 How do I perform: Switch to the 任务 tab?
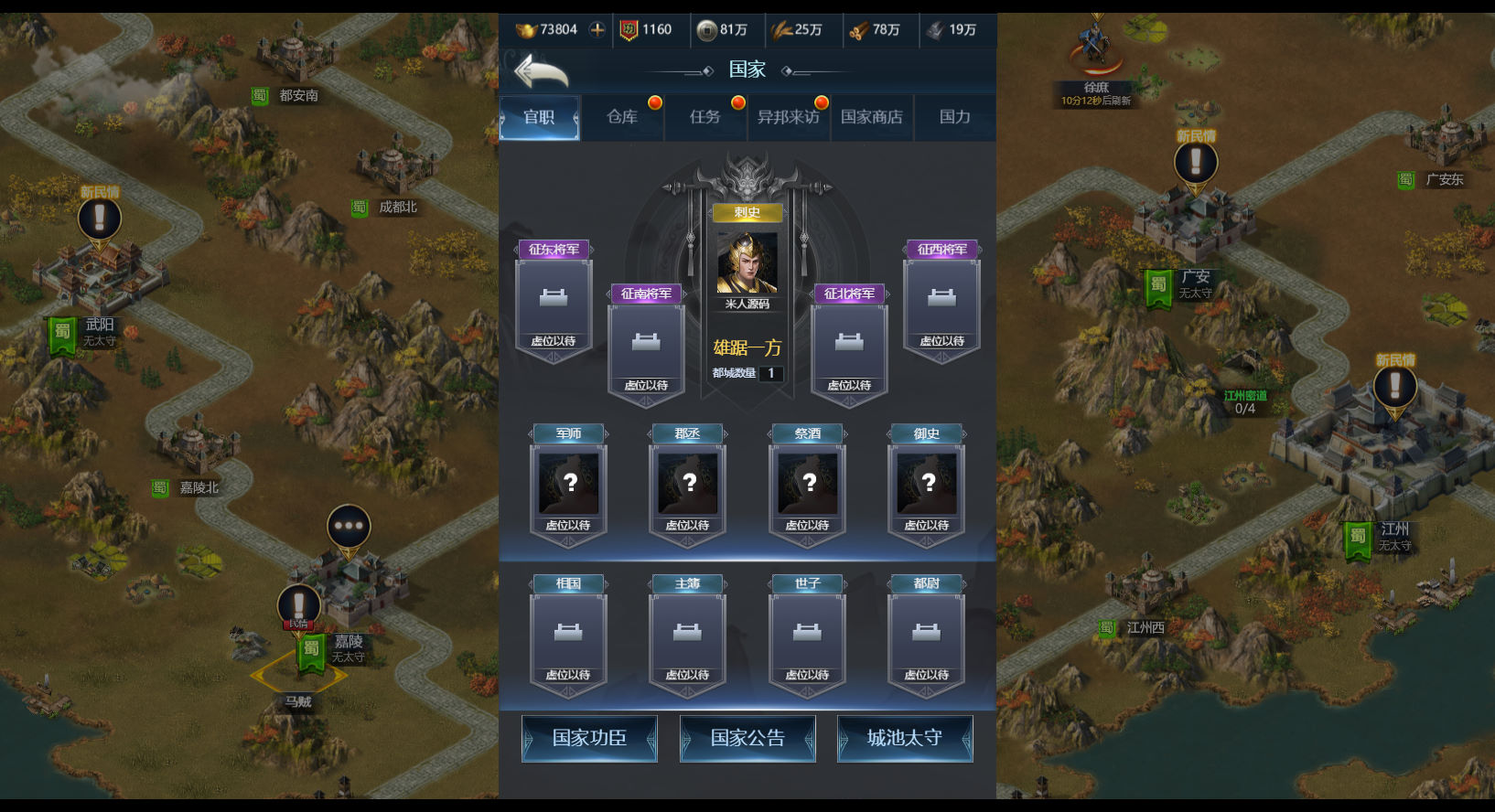click(x=705, y=117)
